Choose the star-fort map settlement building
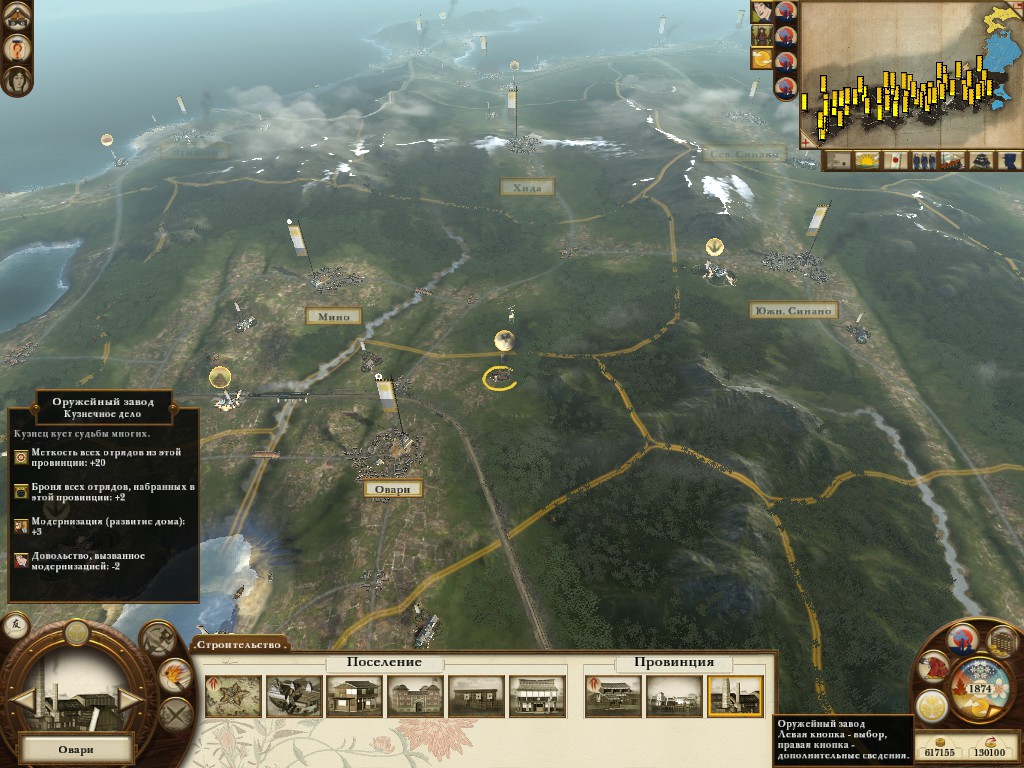The height and width of the screenshot is (768, 1024). pos(233,696)
